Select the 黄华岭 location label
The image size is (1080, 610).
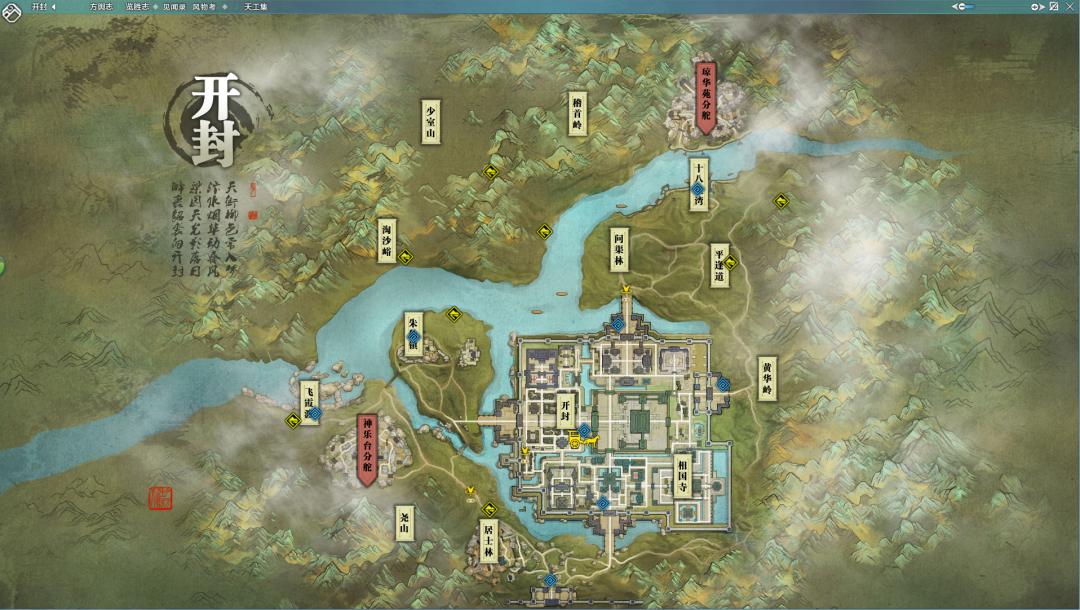pyautogui.click(x=767, y=379)
